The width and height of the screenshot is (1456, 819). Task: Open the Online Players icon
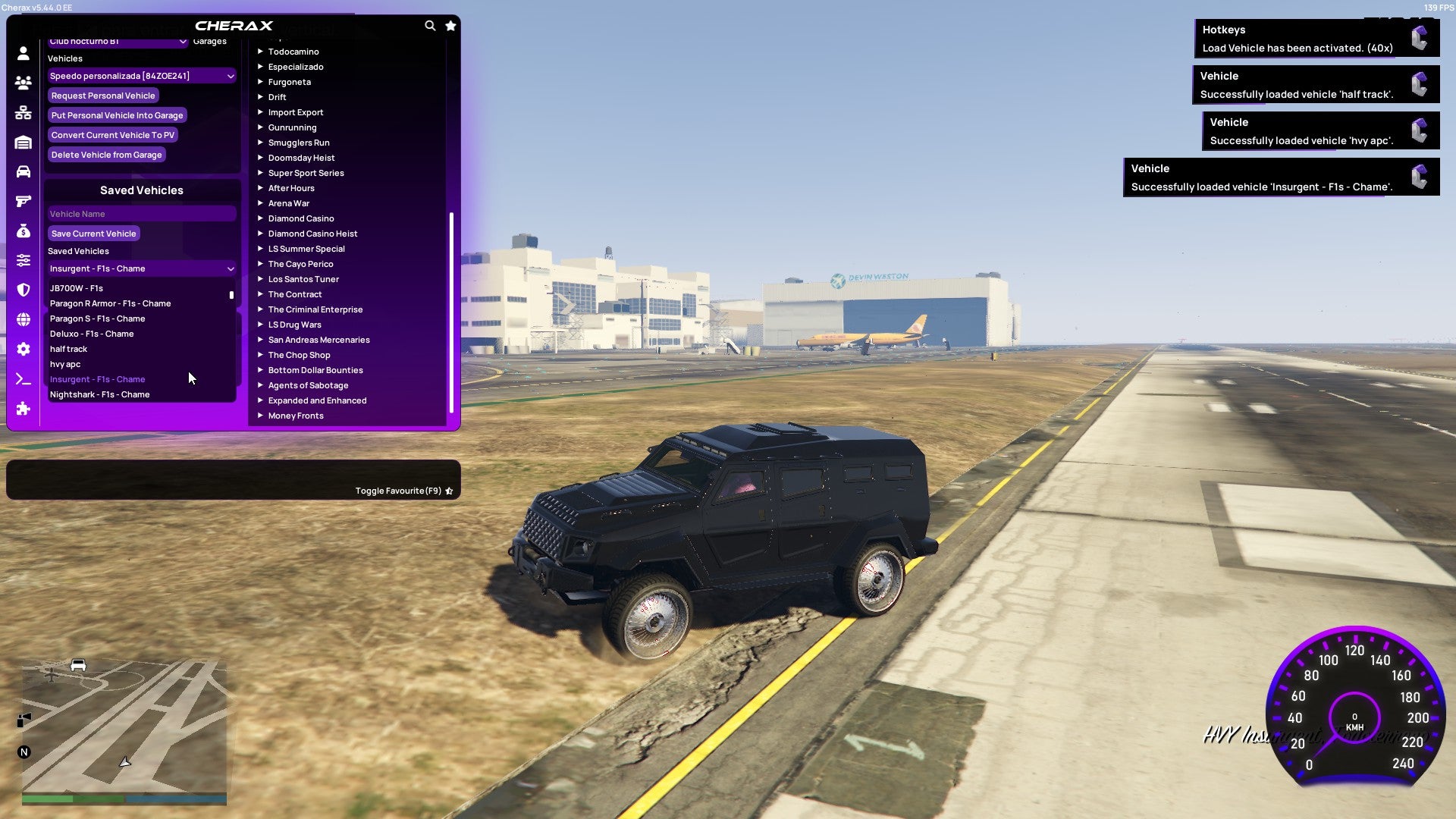tap(23, 83)
